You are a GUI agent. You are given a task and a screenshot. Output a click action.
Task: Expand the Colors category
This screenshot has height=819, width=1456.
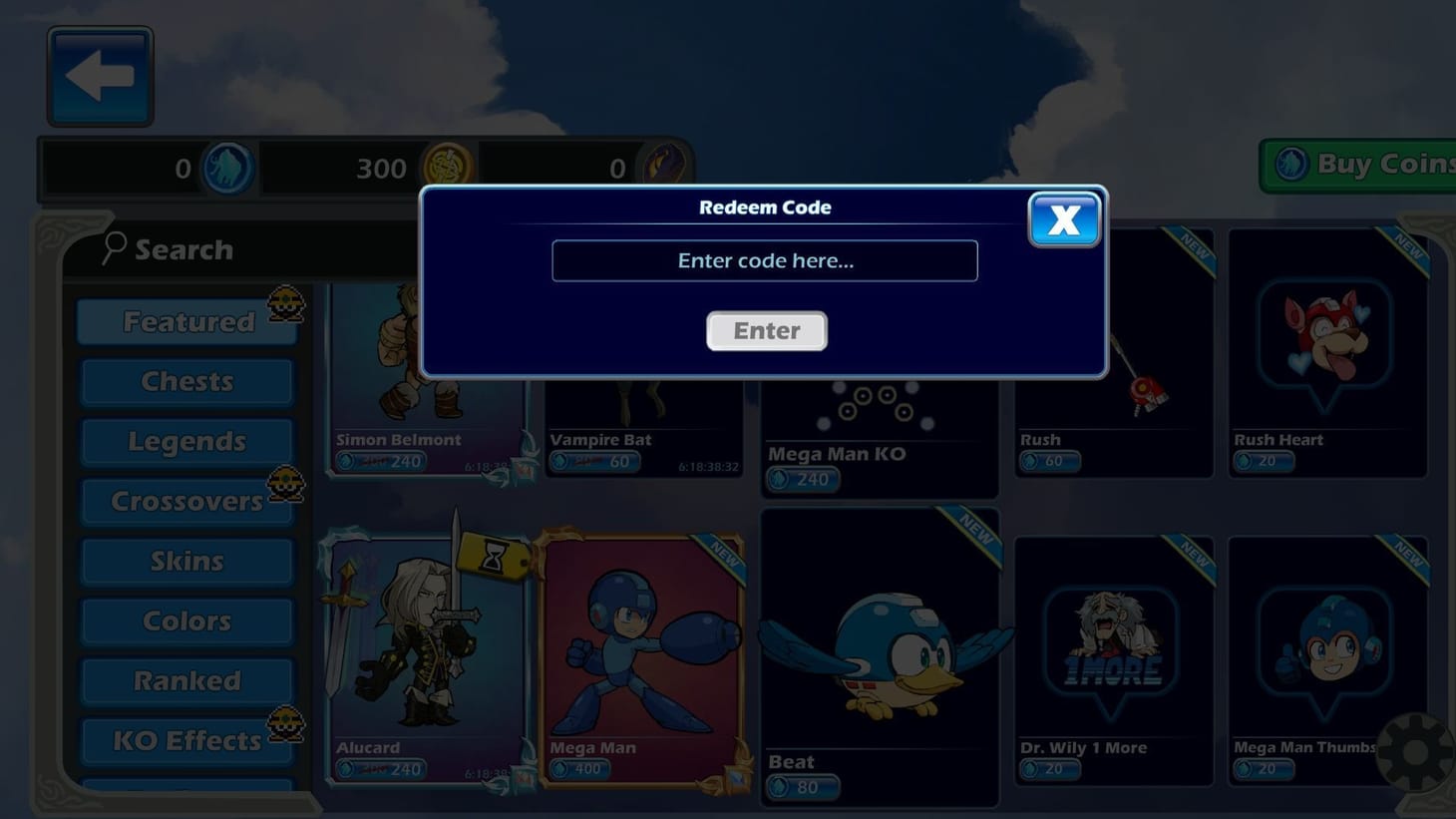(186, 620)
